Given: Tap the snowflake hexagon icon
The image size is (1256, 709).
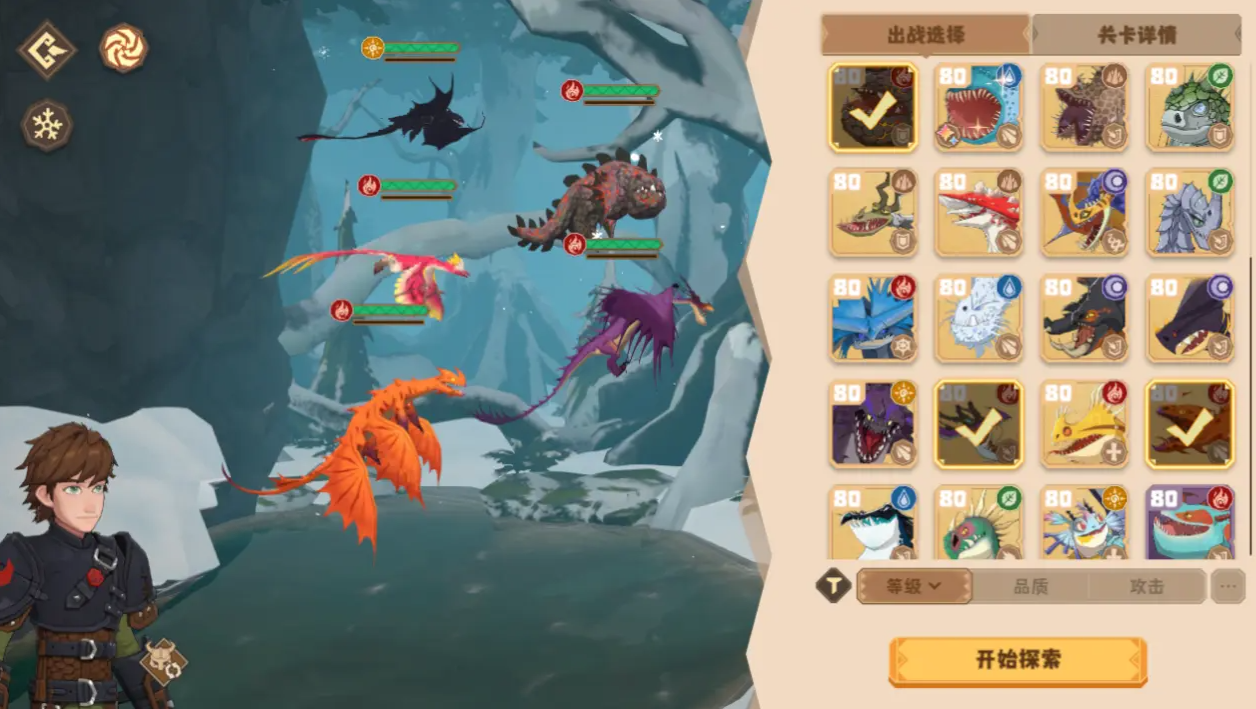Looking at the screenshot, I should tap(47, 126).
